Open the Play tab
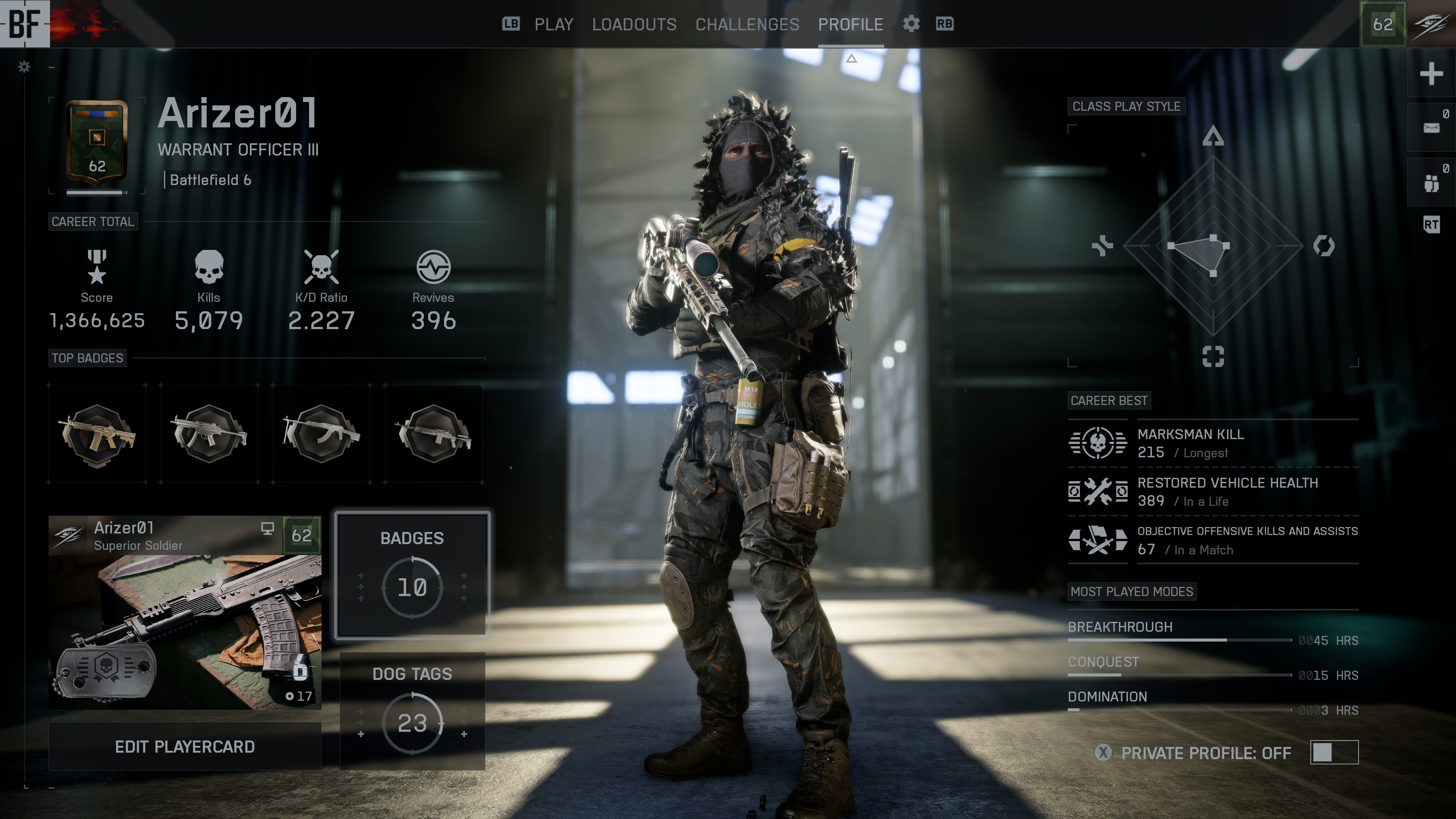 (x=553, y=24)
